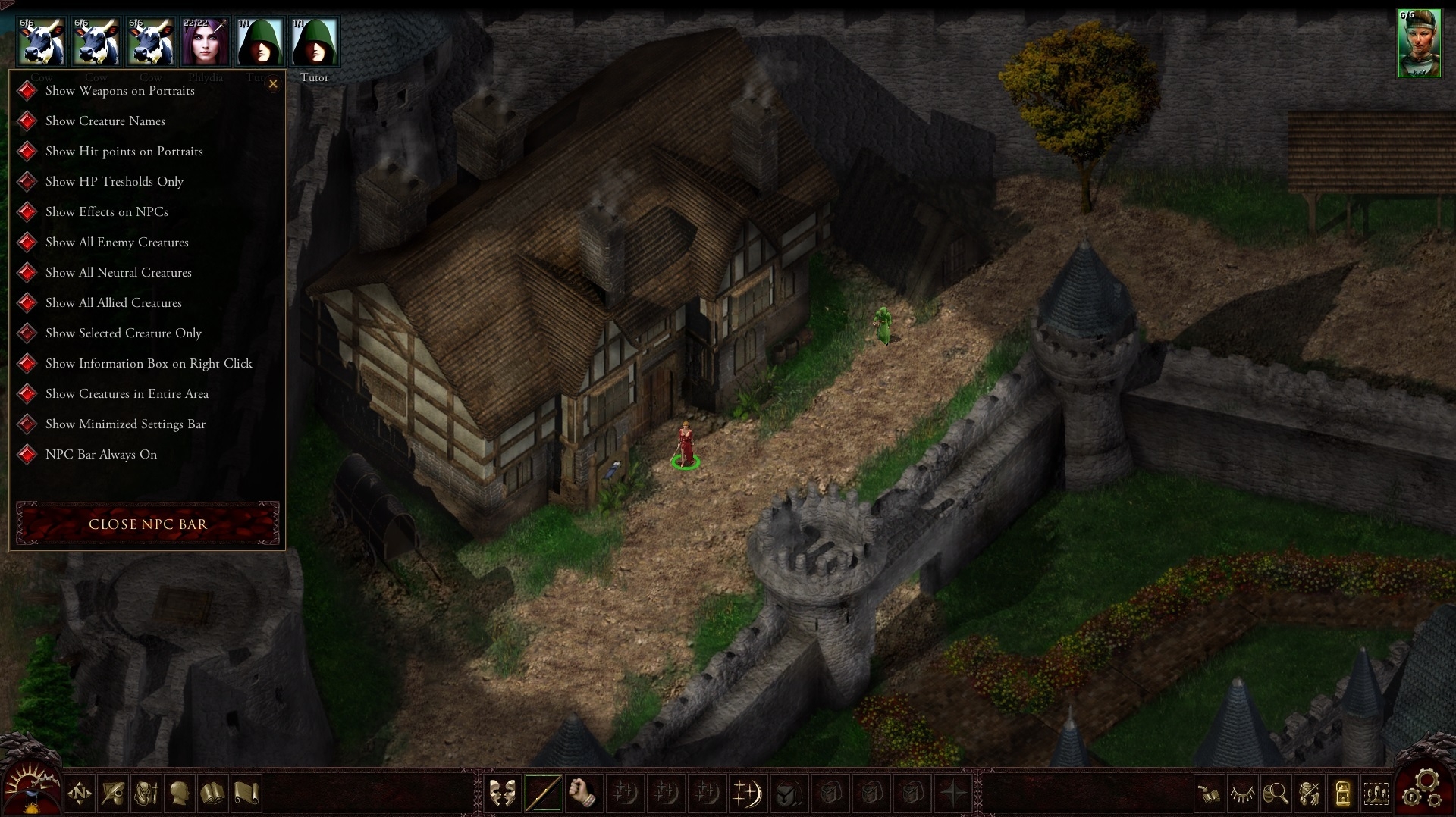Toggle Show All Neutral Creatures
This screenshot has width=1456, height=817.
coord(28,273)
